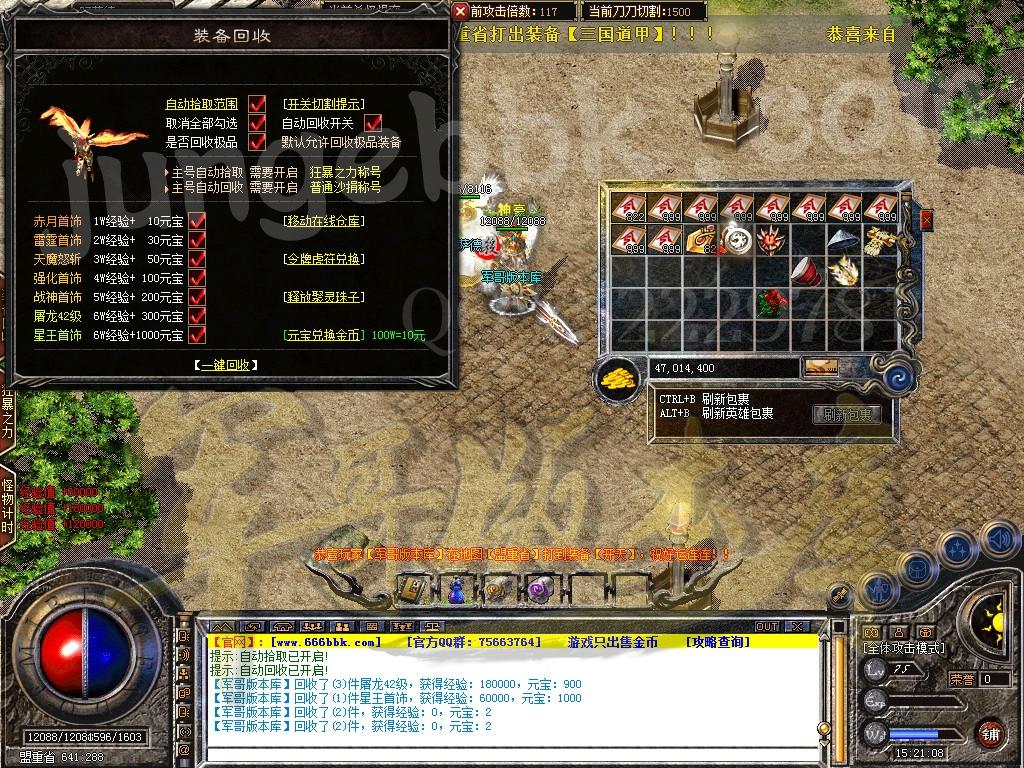Close the inventory bag window
The image size is (1024, 768).
tap(926, 219)
